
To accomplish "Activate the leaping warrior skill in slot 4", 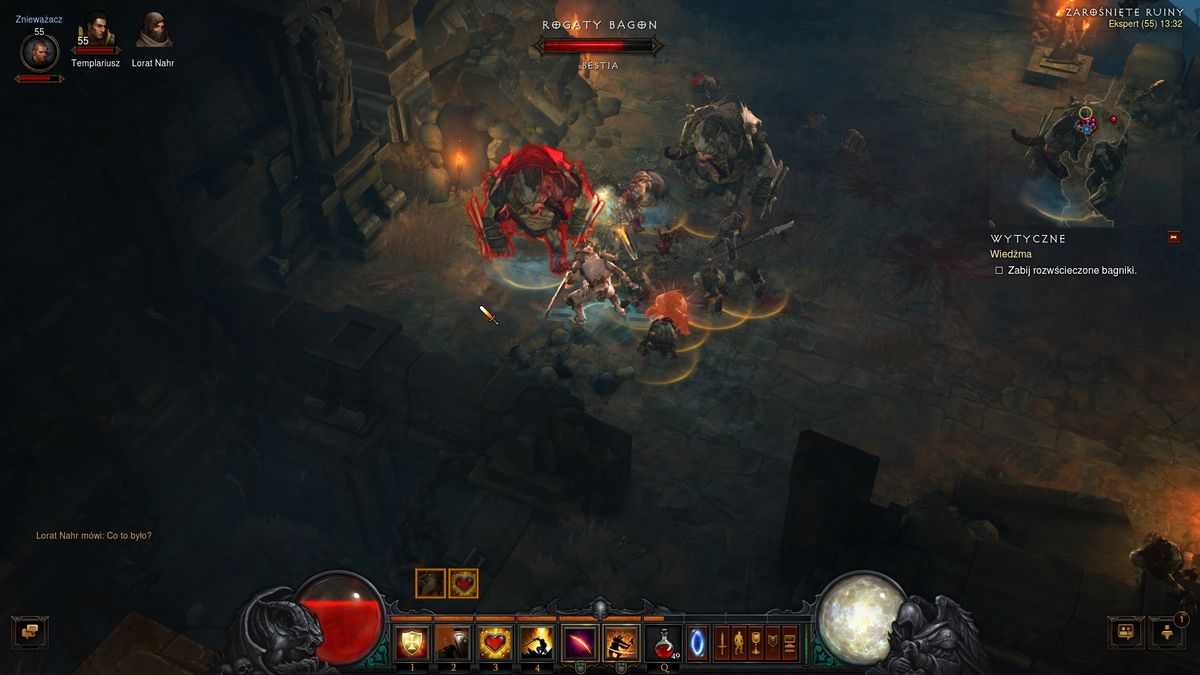I will click(x=537, y=642).
